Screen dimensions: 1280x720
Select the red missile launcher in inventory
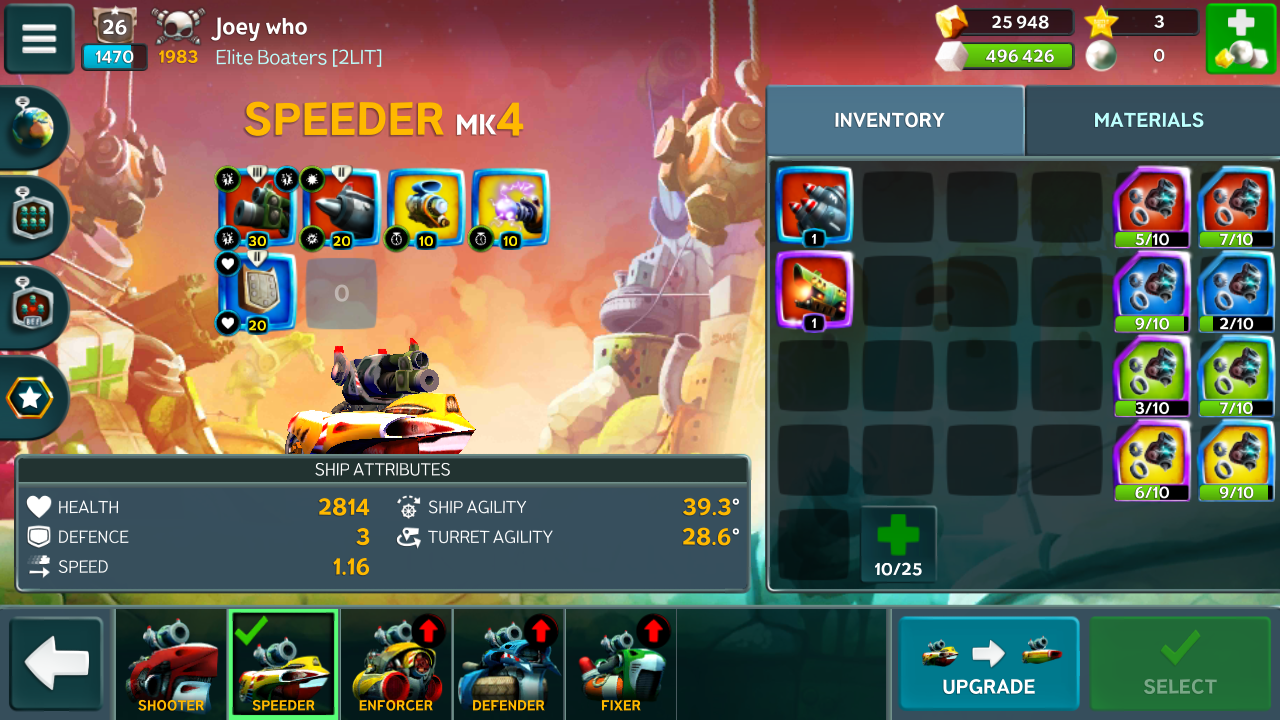[814, 205]
